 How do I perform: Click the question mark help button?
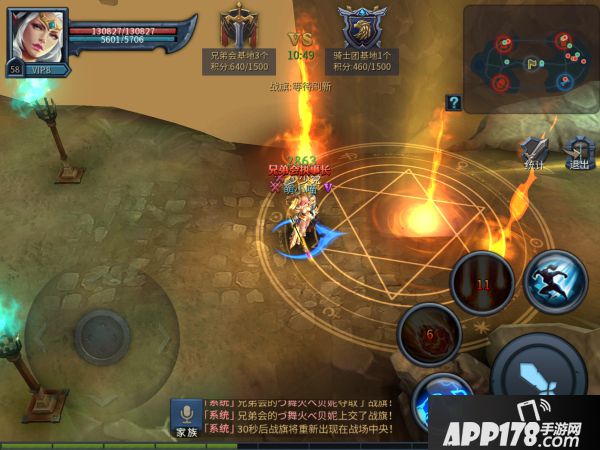coord(453,102)
